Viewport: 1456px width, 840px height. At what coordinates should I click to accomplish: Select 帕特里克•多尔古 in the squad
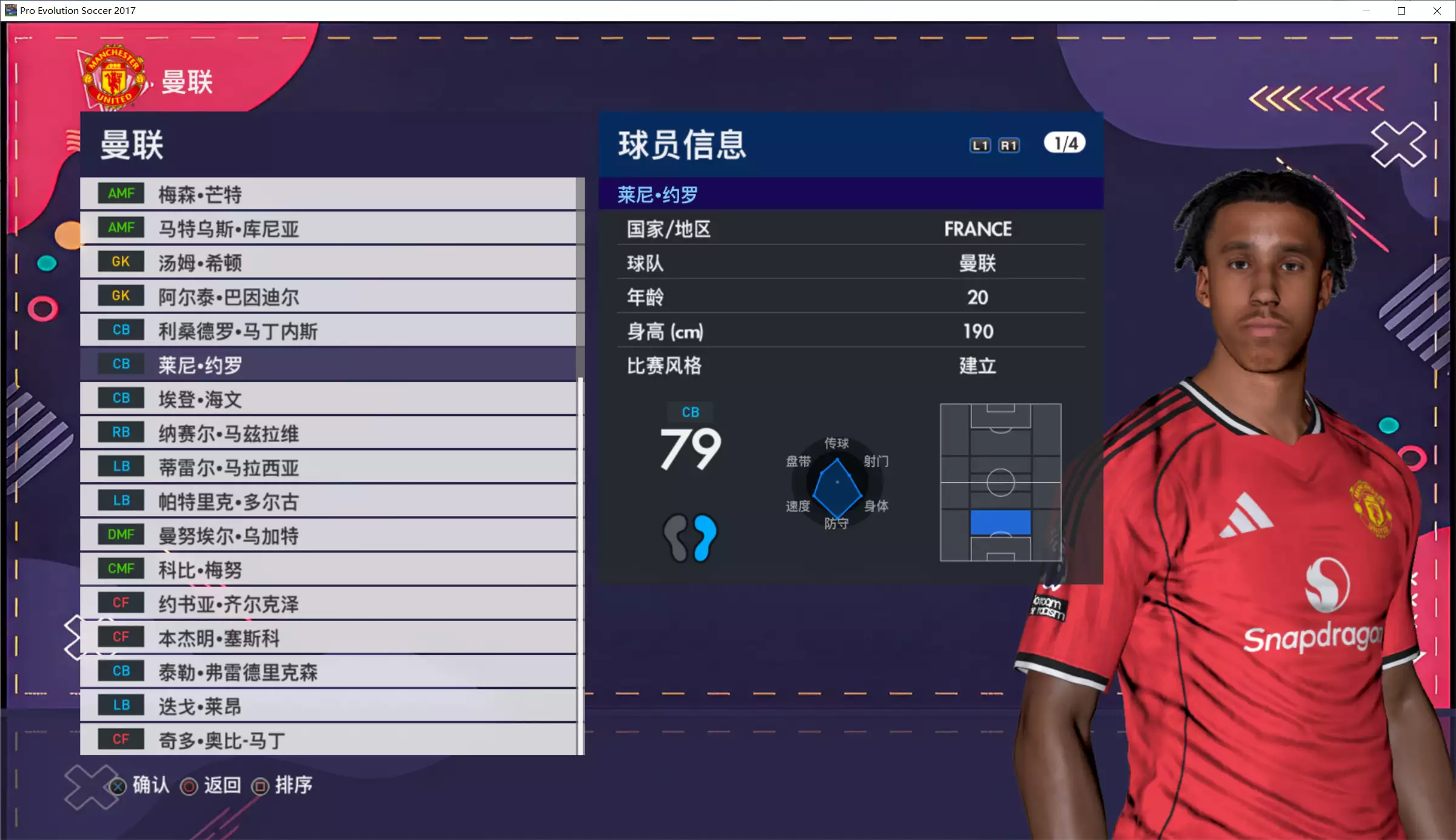(x=327, y=501)
